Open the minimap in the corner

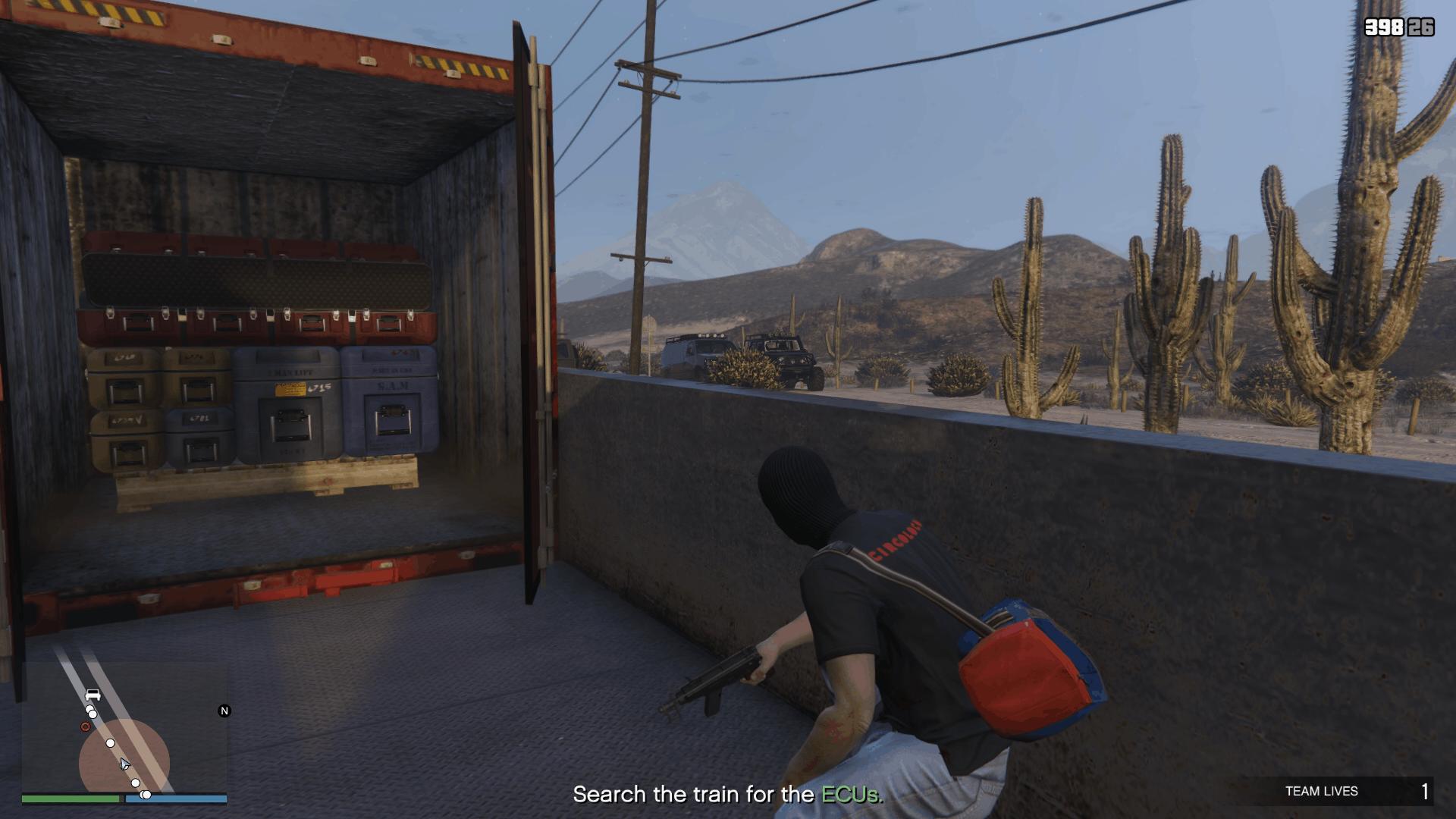tap(124, 728)
